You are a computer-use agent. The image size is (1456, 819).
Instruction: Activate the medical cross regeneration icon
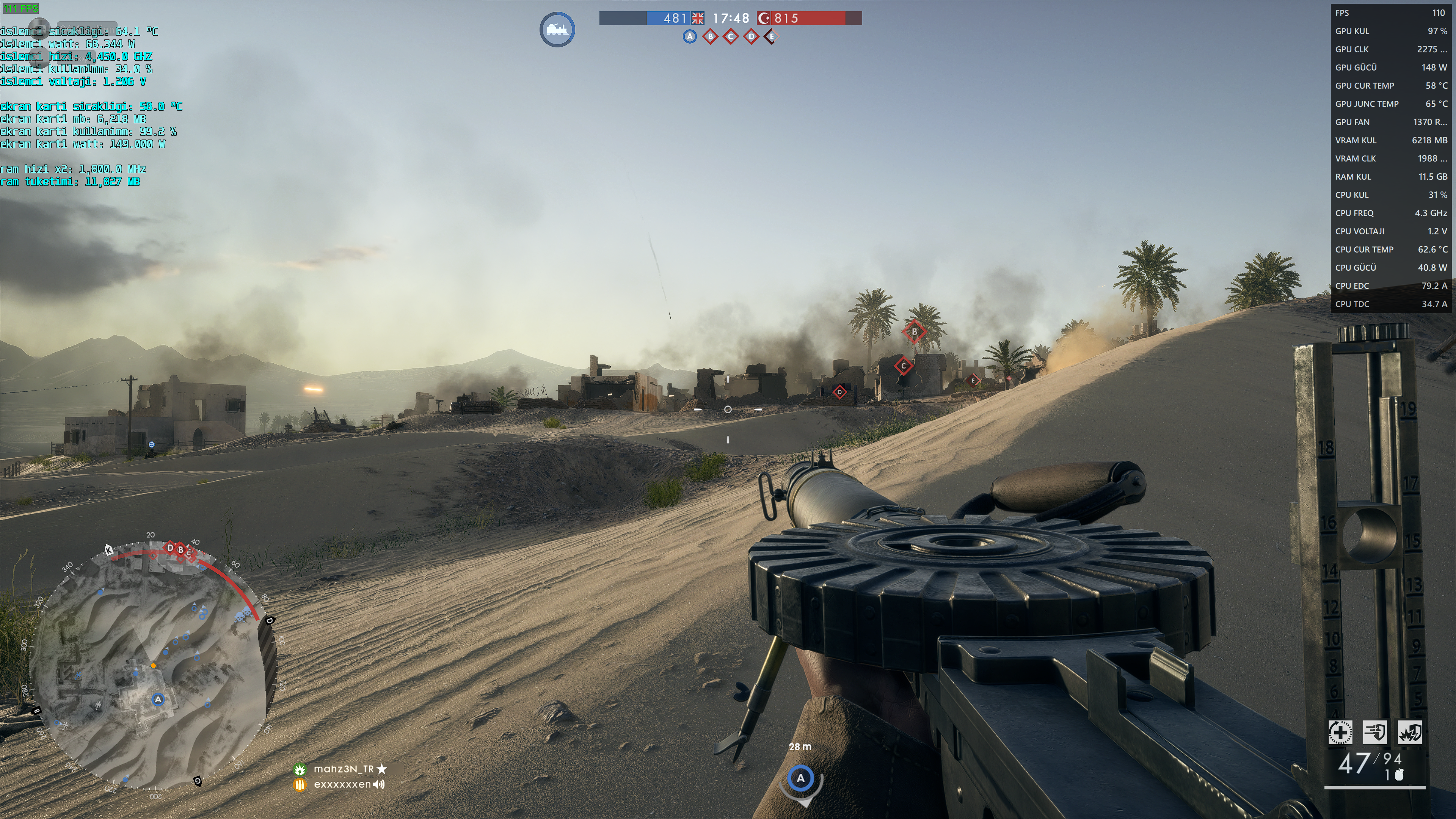pos(1340,733)
